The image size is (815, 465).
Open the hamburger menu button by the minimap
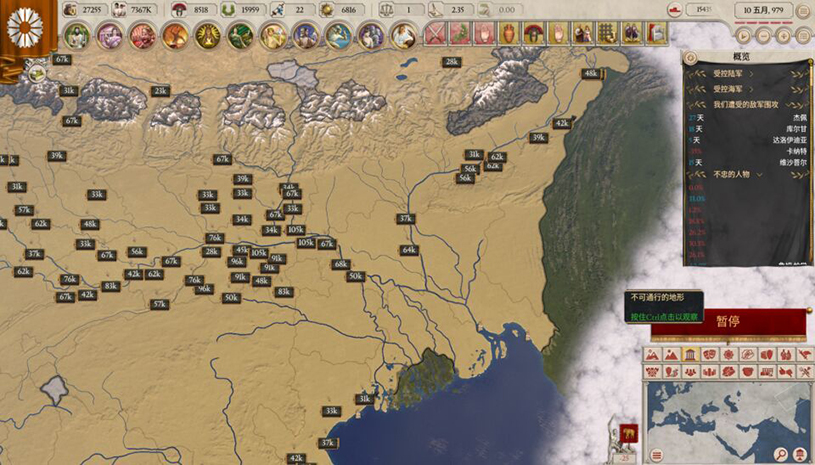[657, 455]
